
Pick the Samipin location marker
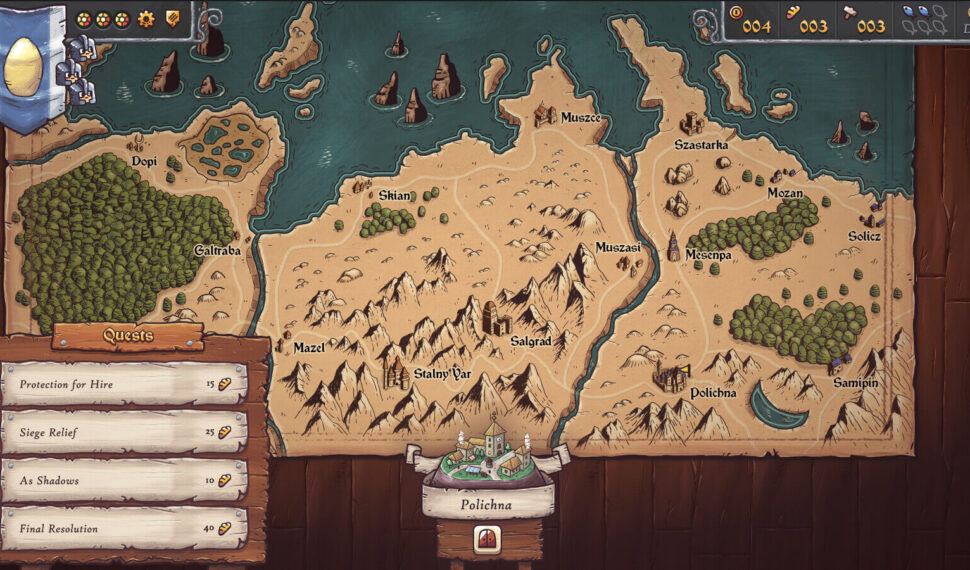click(x=838, y=360)
